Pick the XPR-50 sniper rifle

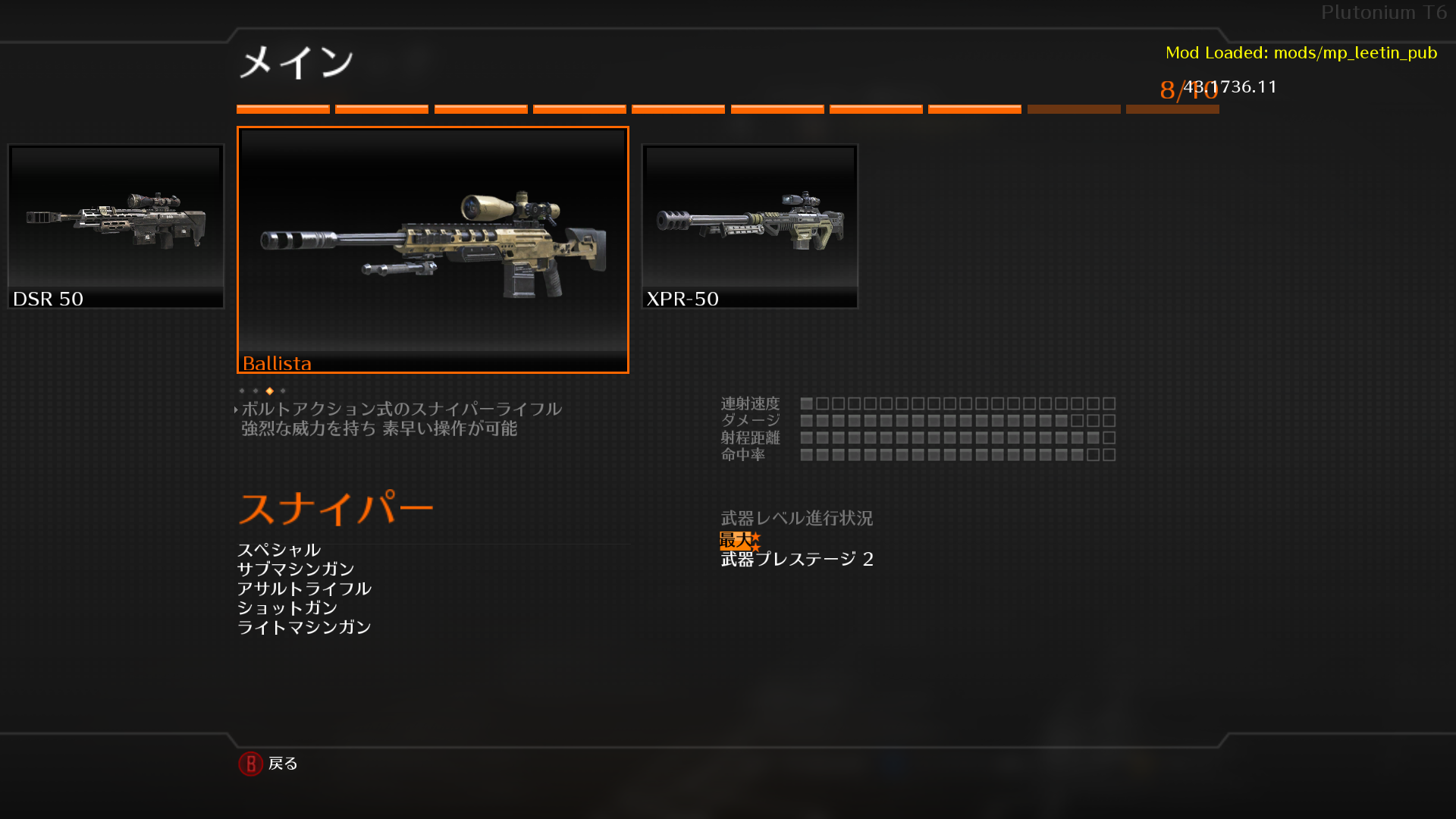pyautogui.click(x=749, y=226)
